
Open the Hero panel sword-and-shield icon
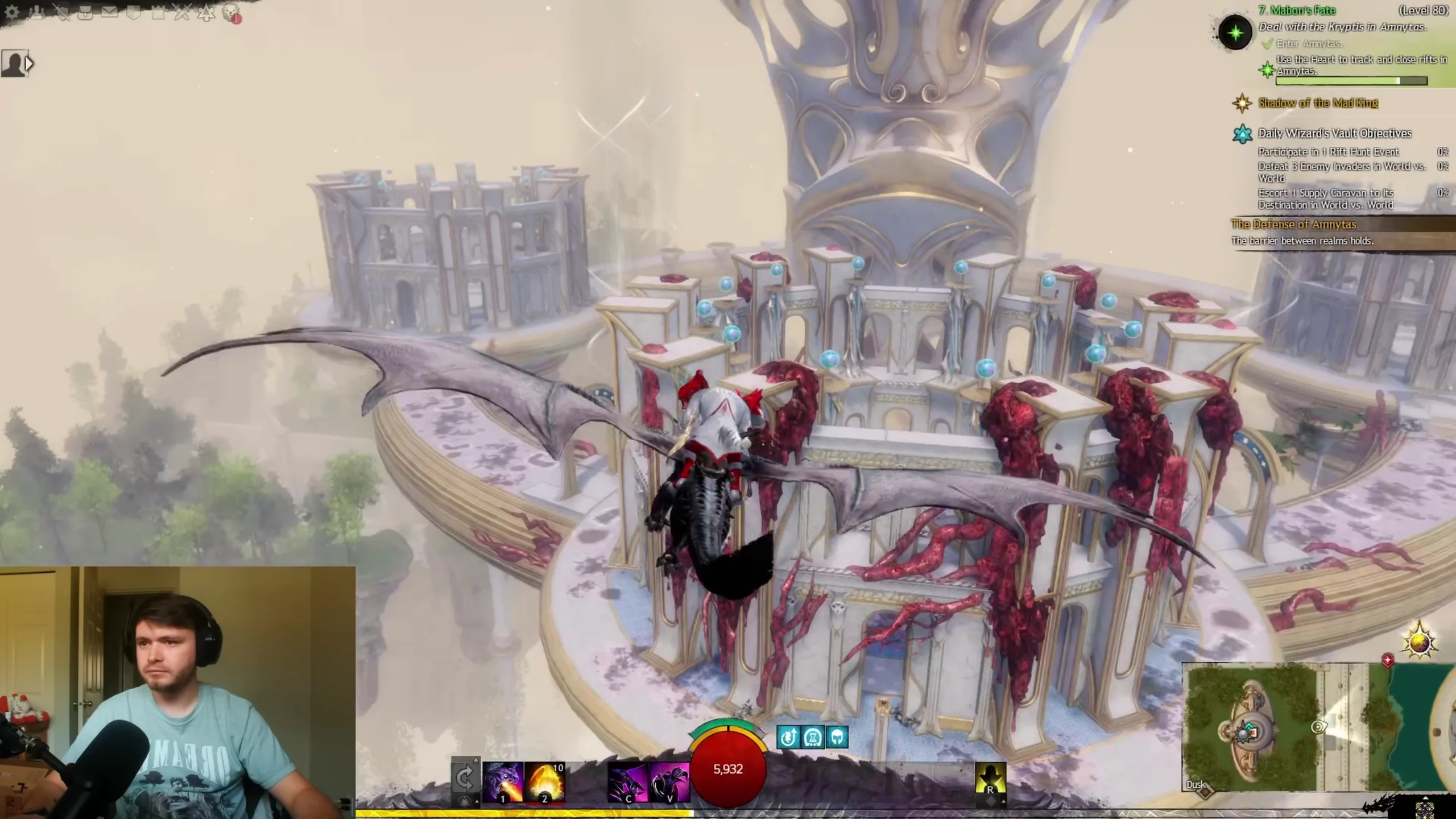[x=61, y=13]
